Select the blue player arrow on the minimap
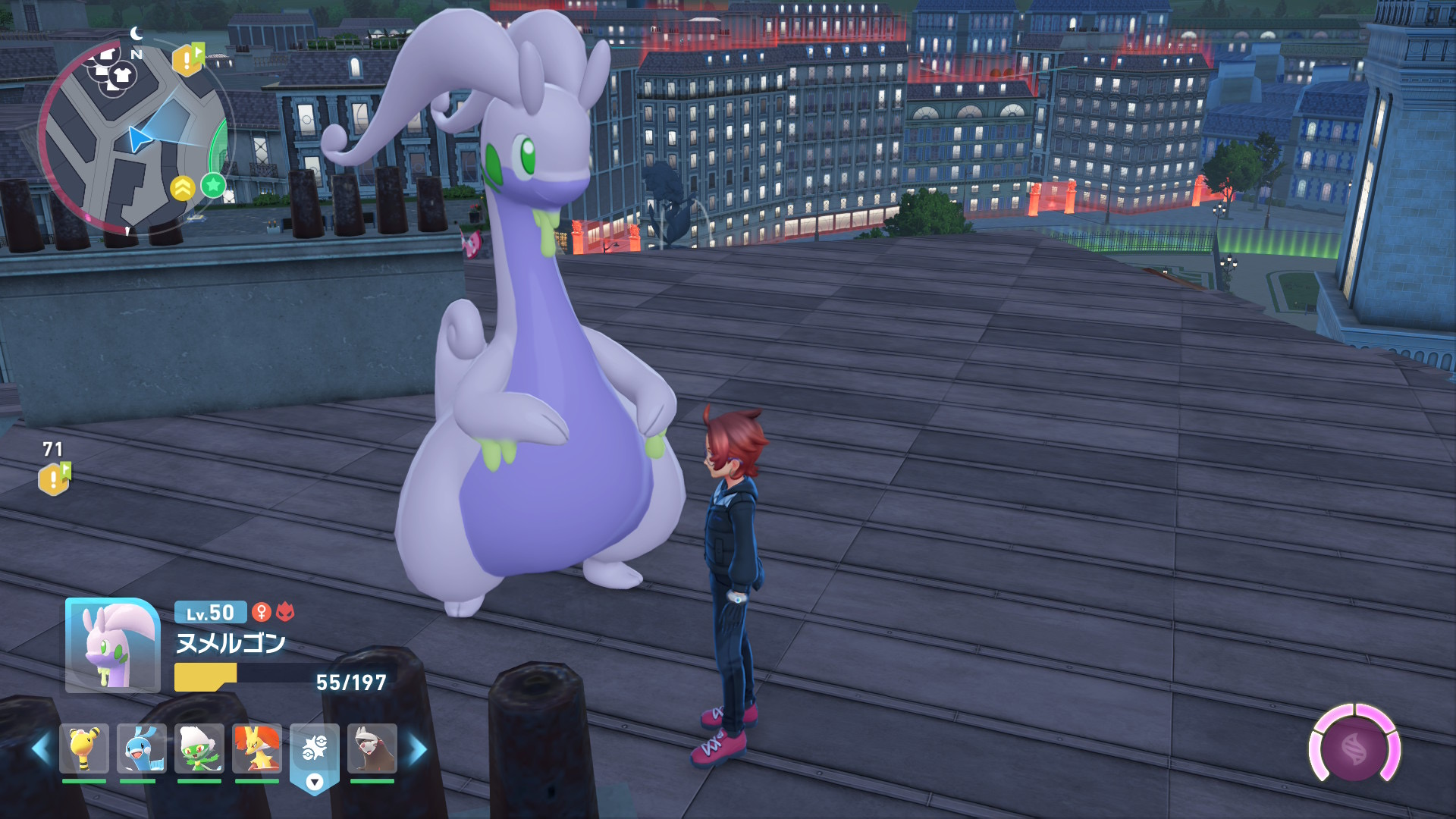This screenshot has height=819, width=1456. 139,139
